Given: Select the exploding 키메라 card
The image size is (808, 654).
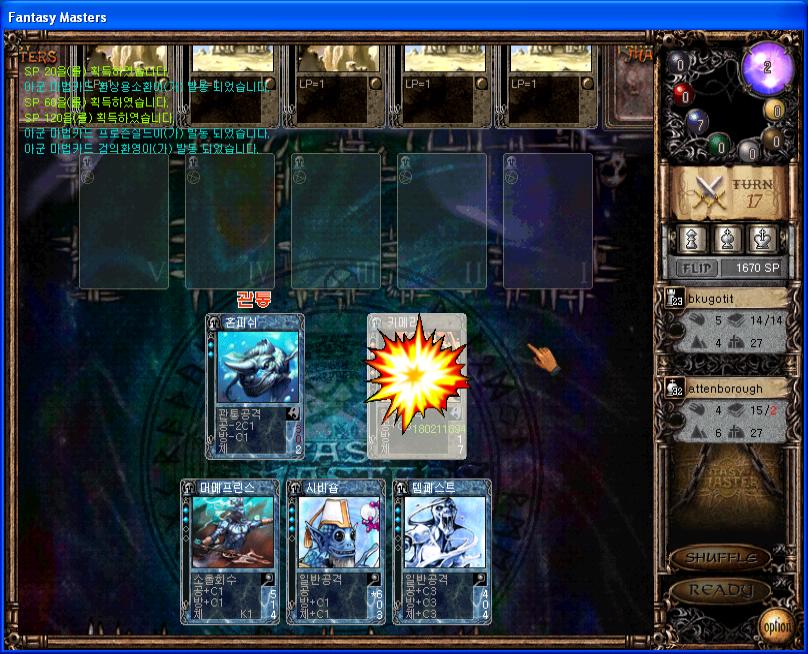Looking at the screenshot, I should pos(416,386).
